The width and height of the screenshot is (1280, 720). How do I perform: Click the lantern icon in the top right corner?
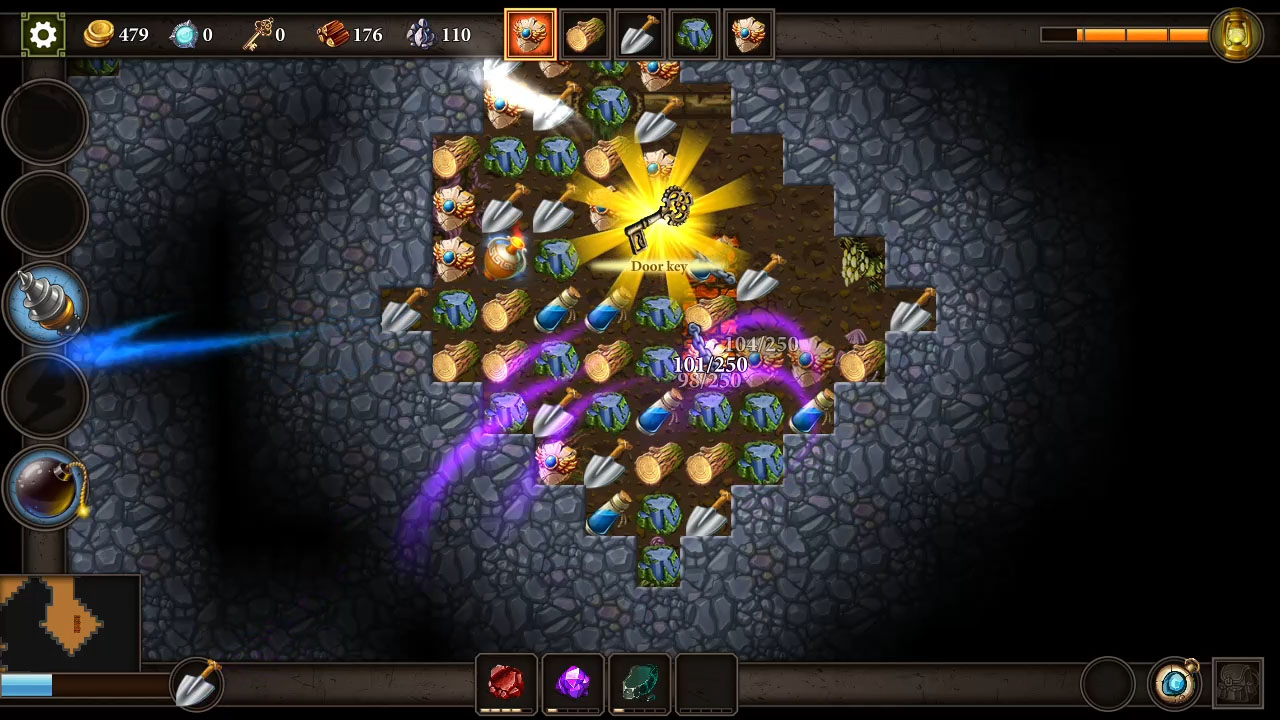(1237, 34)
